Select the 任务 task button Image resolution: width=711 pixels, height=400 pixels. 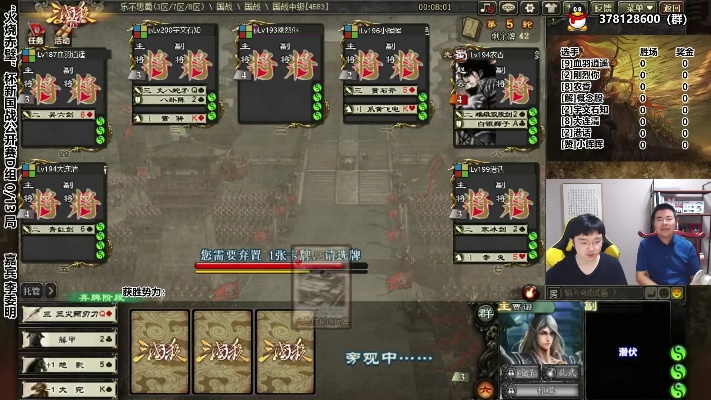click(36, 41)
